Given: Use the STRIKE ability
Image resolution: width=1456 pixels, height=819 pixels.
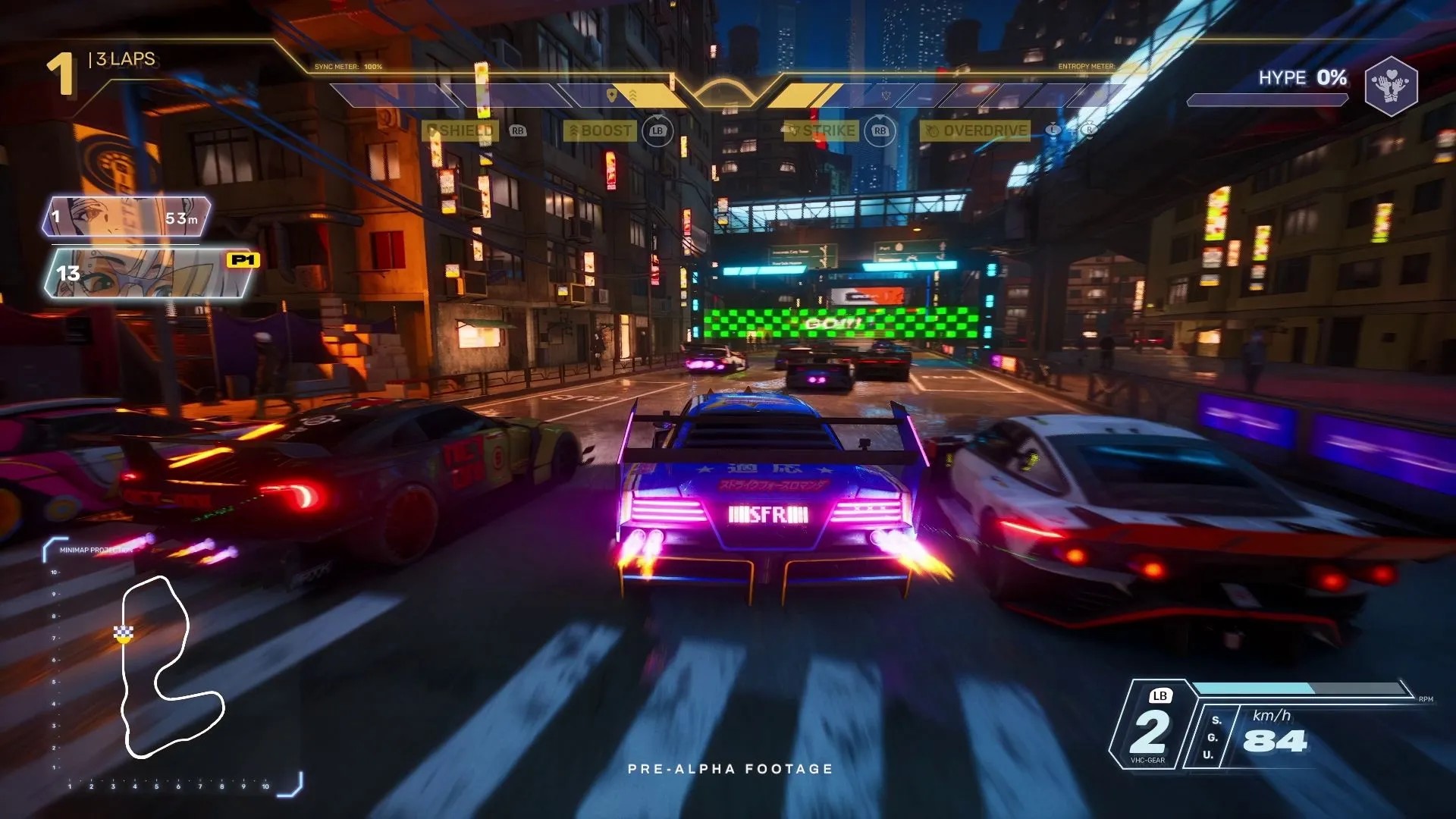Looking at the screenshot, I should [822, 130].
